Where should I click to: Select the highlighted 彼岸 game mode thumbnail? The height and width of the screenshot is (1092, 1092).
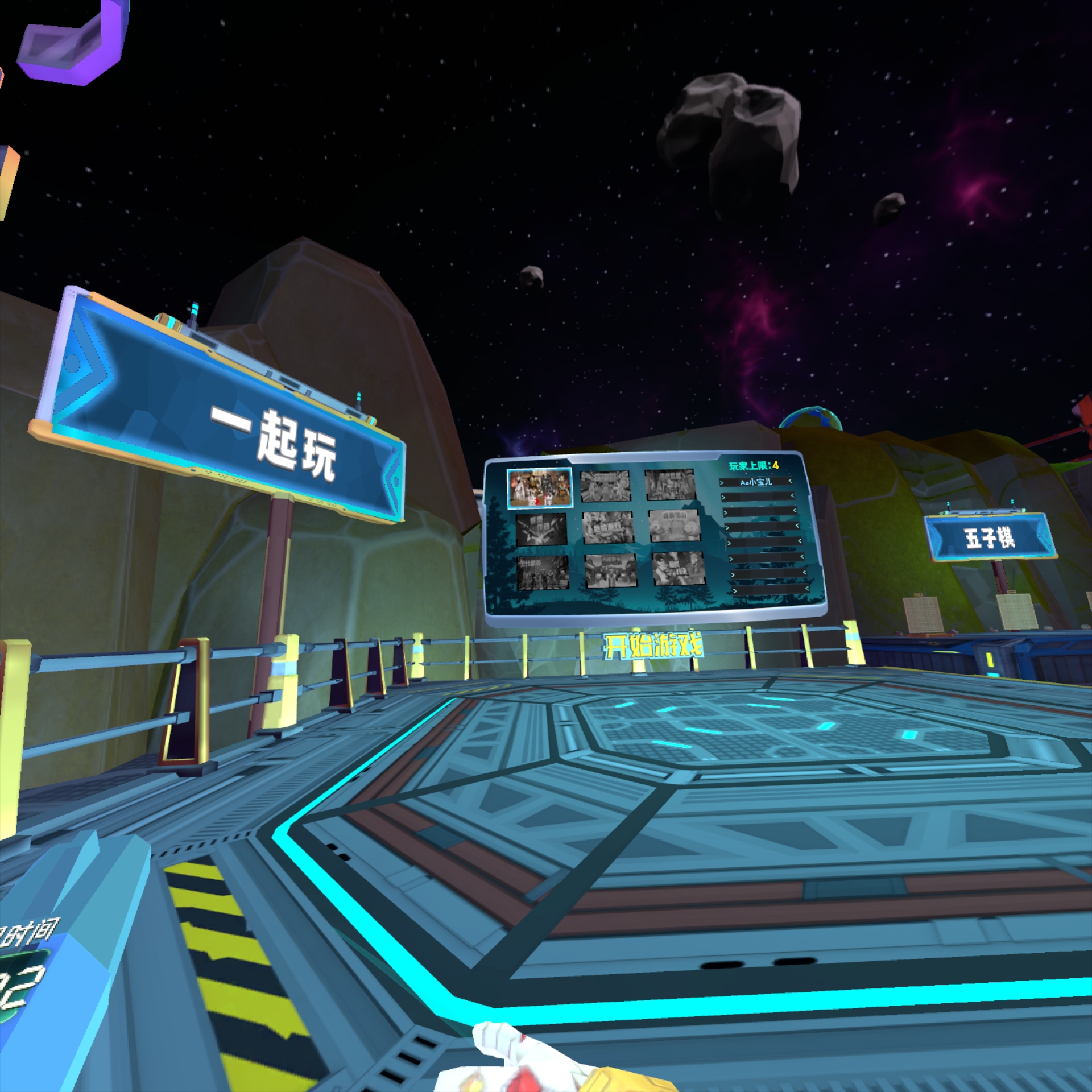point(540,488)
